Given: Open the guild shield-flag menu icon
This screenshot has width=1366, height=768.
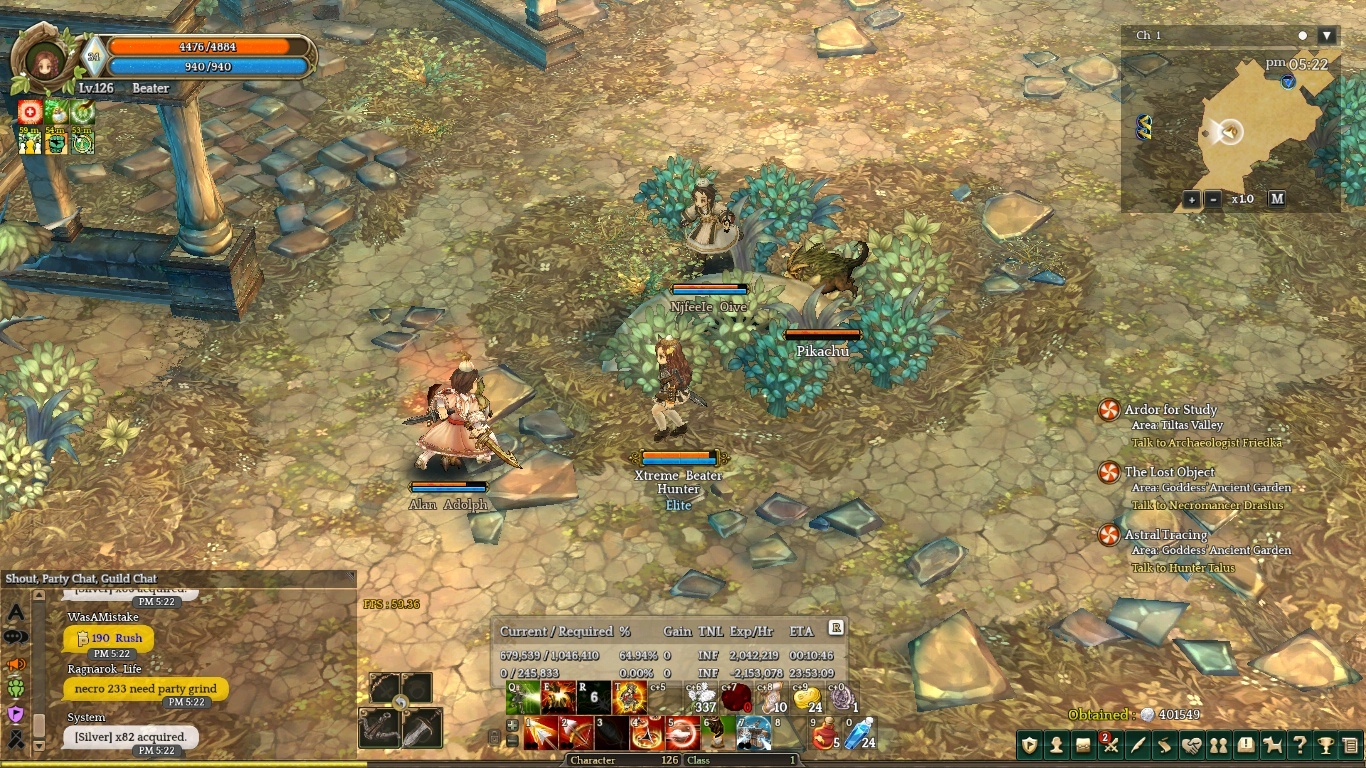Looking at the screenshot, I should (1030, 745).
